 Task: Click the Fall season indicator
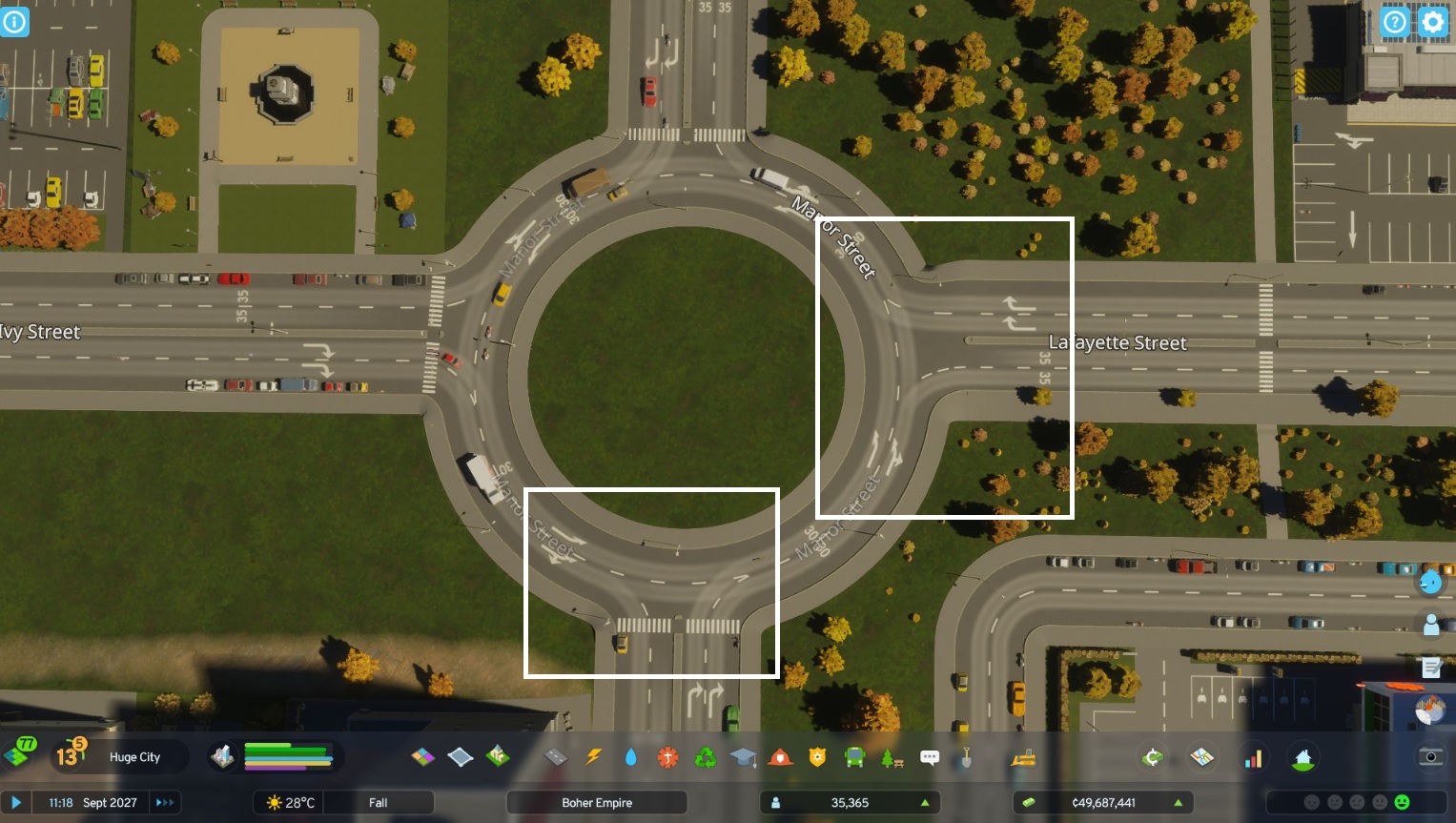click(379, 802)
